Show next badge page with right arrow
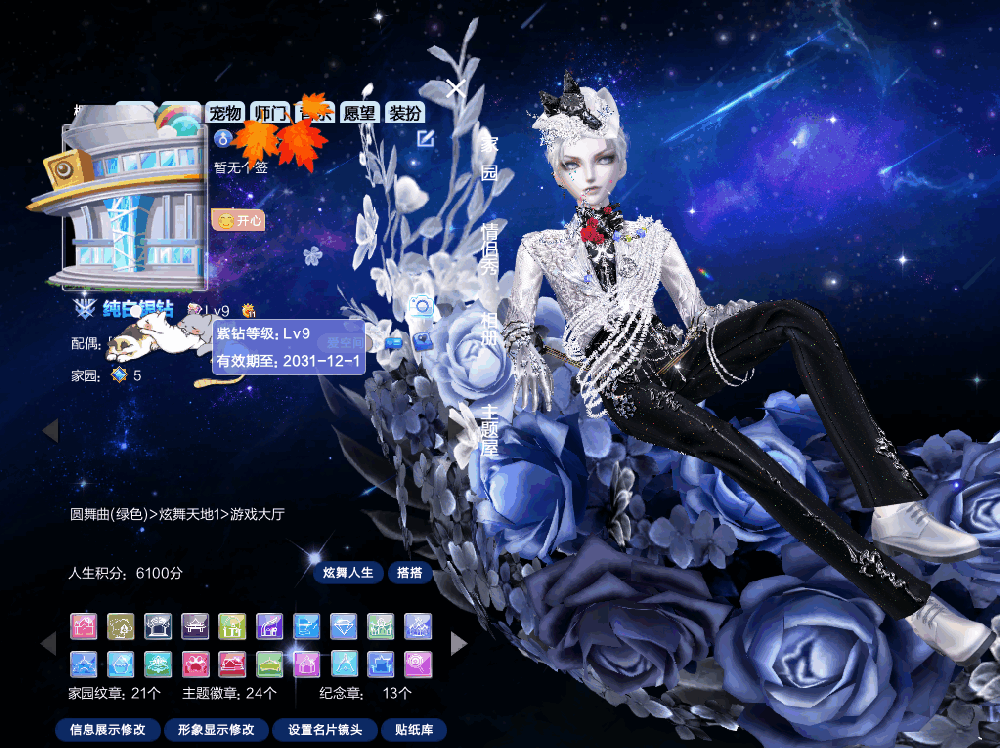1000x748 pixels. [x=459, y=643]
